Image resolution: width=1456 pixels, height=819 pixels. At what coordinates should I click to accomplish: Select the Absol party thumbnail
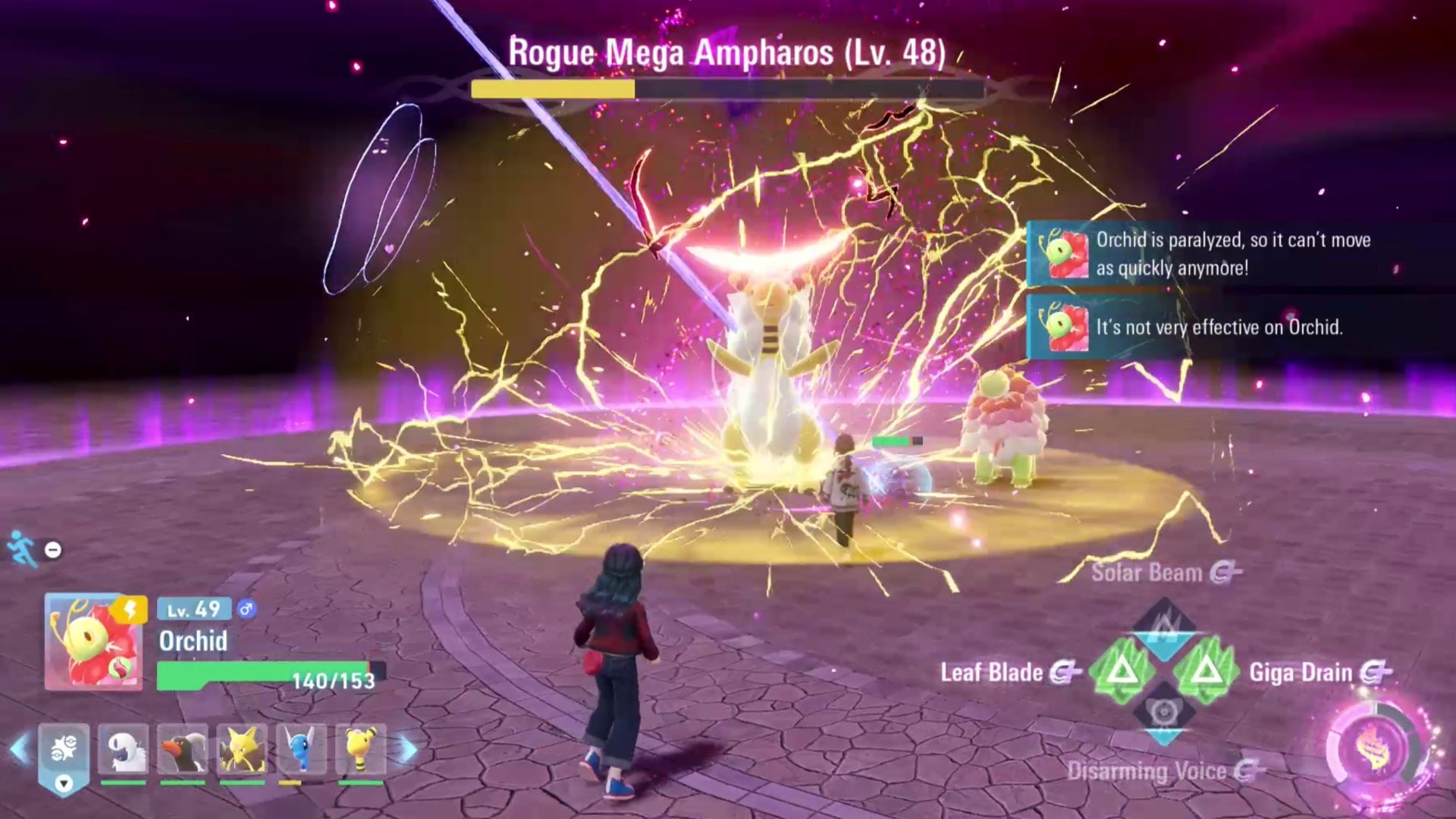123,749
